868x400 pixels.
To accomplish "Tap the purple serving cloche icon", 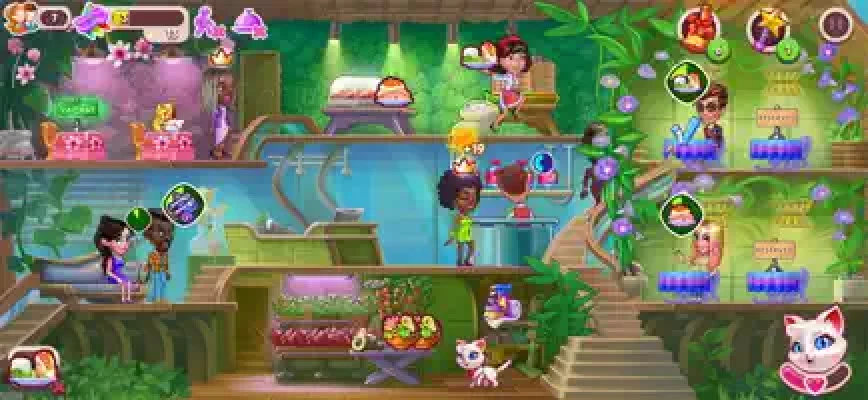I will (x=249, y=21).
